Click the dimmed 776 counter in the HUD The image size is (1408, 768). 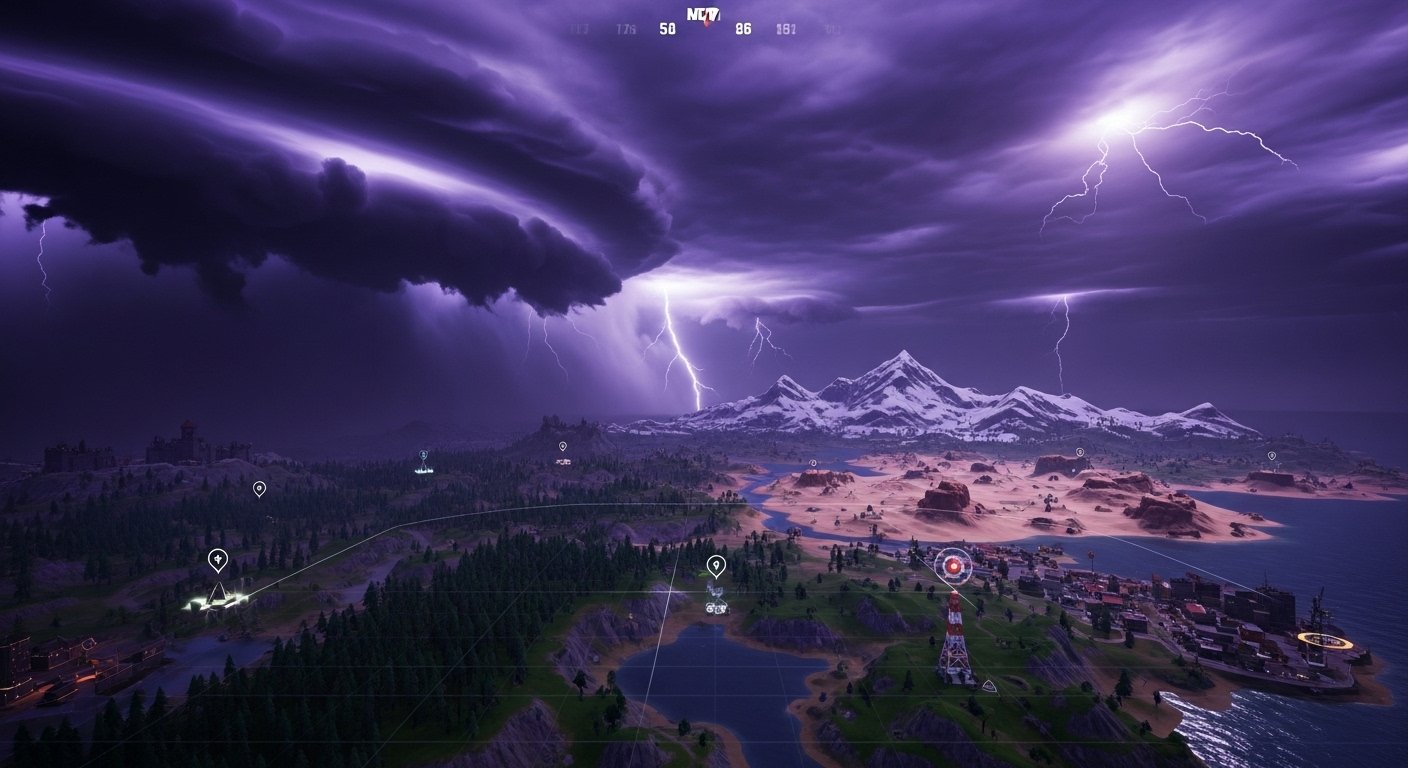626,28
